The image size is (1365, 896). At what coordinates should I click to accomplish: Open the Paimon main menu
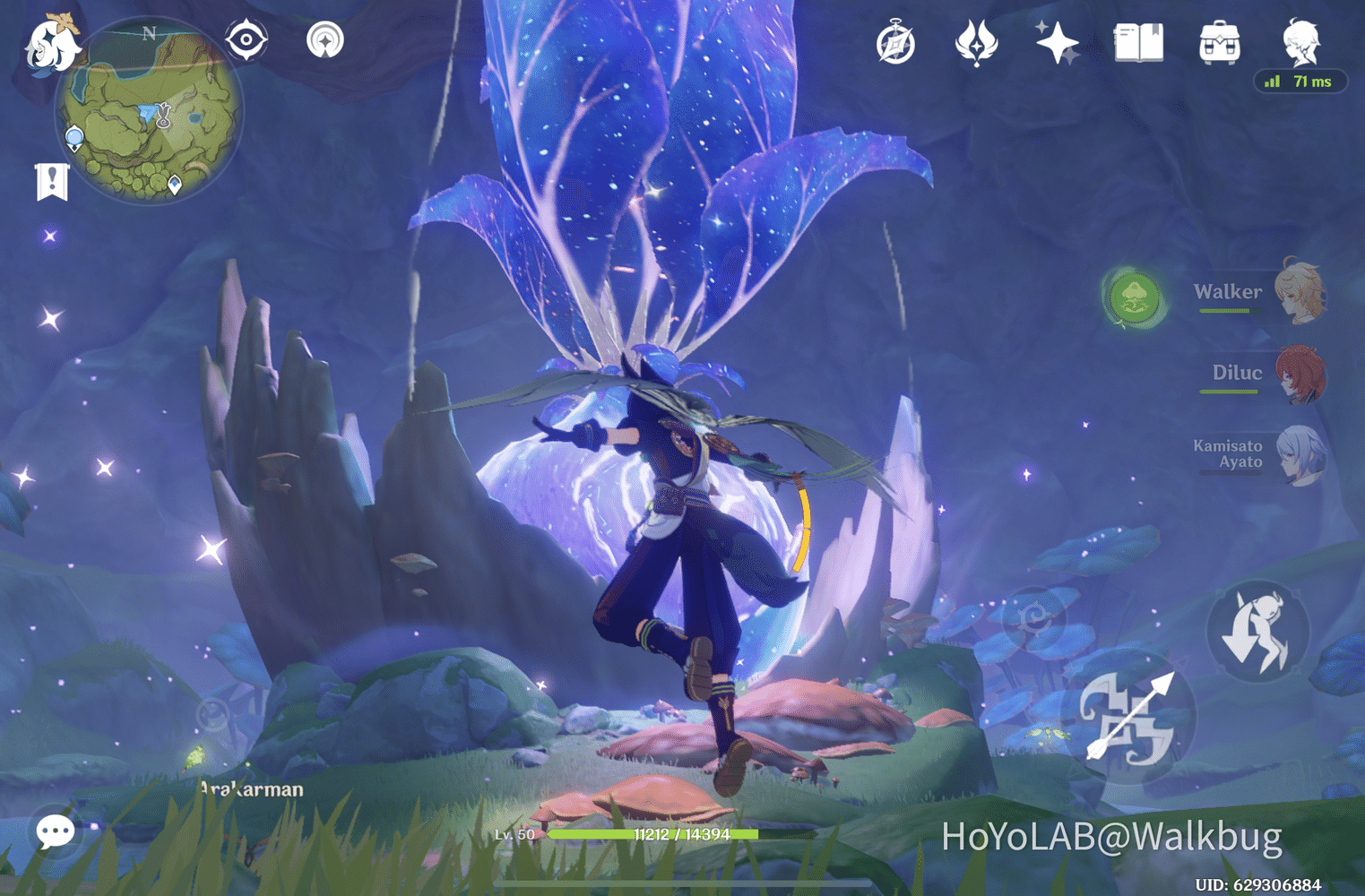[x=52, y=47]
